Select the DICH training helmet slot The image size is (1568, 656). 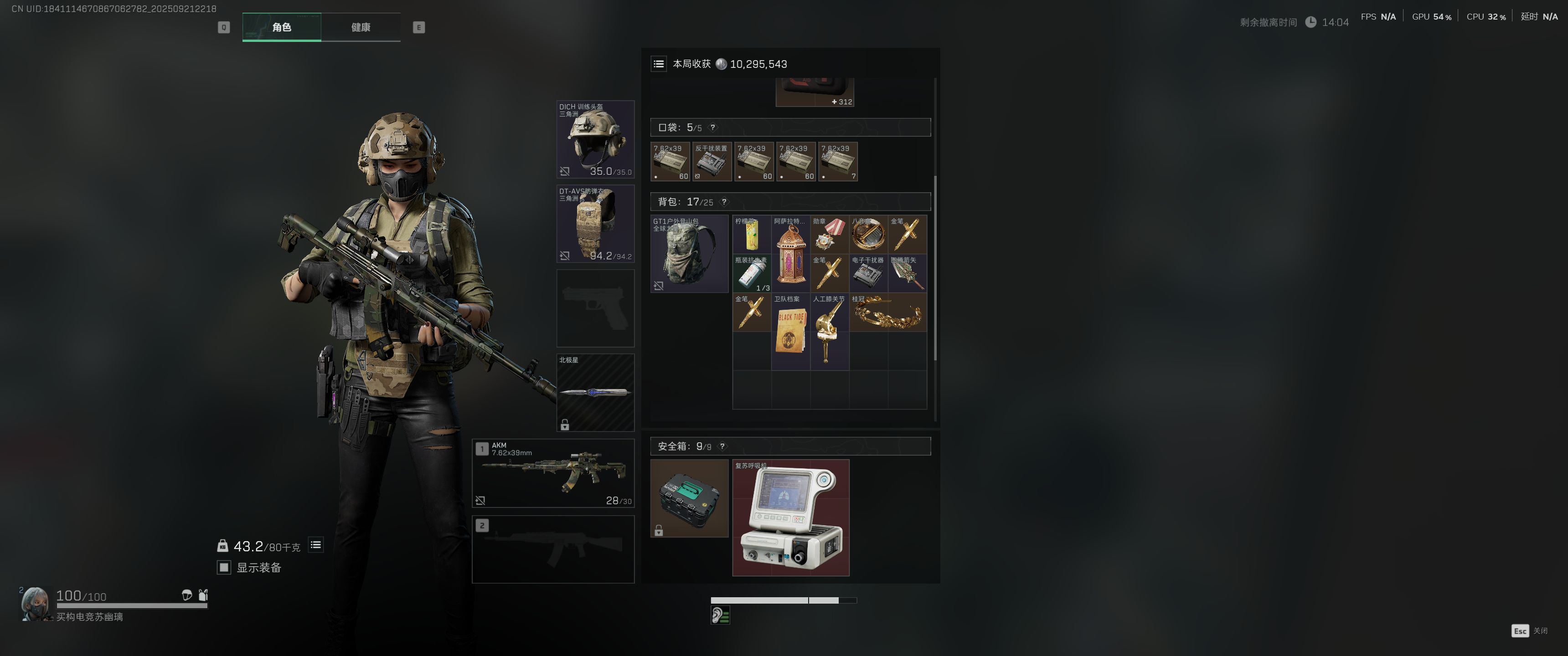tap(595, 139)
